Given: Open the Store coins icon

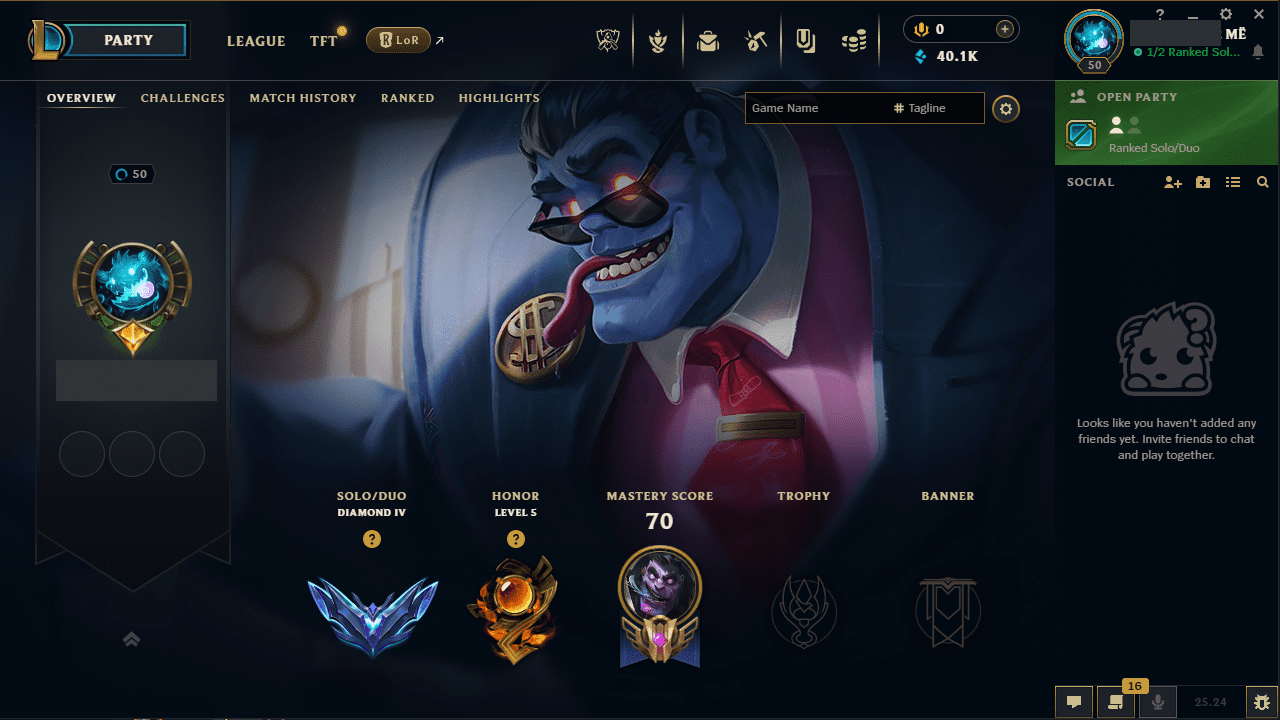Looking at the screenshot, I should [854, 41].
